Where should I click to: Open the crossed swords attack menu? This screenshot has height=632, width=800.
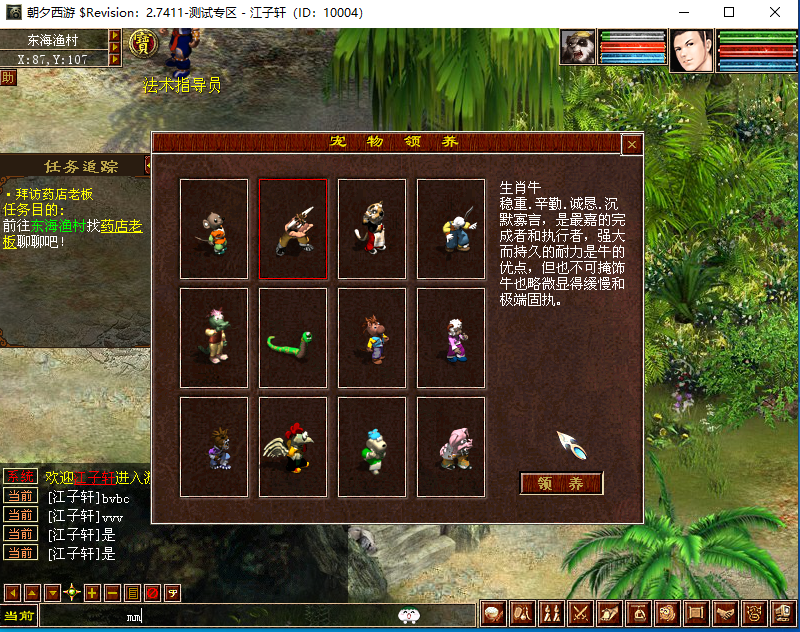pos(580,613)
